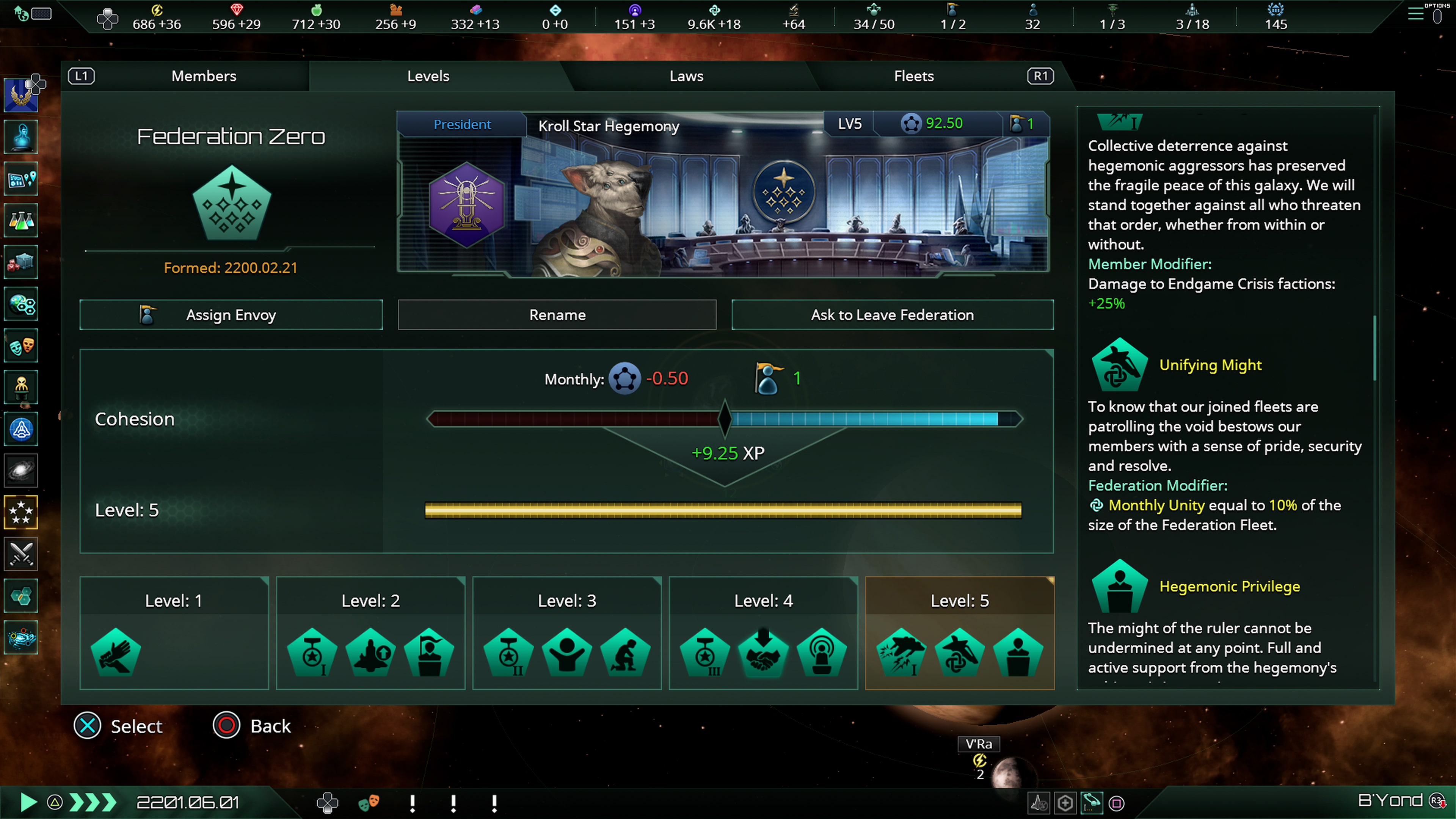Open the Situation Log map icon
This screenshot has height=819, width=1456.
coord(21,179)
